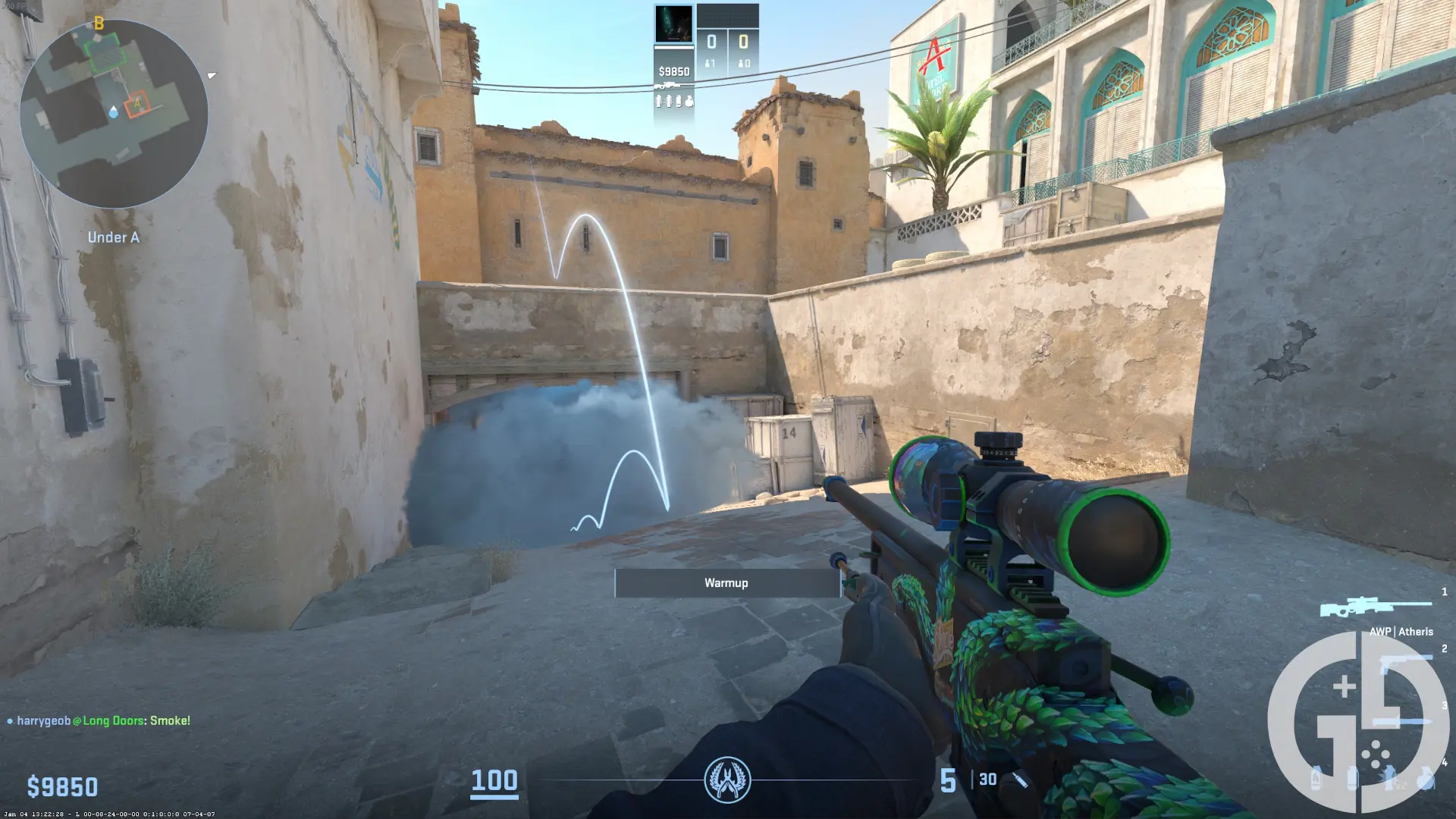Expand the T score panel showing 0
This screenshot has width=1456, height=819.
[744, 42]
